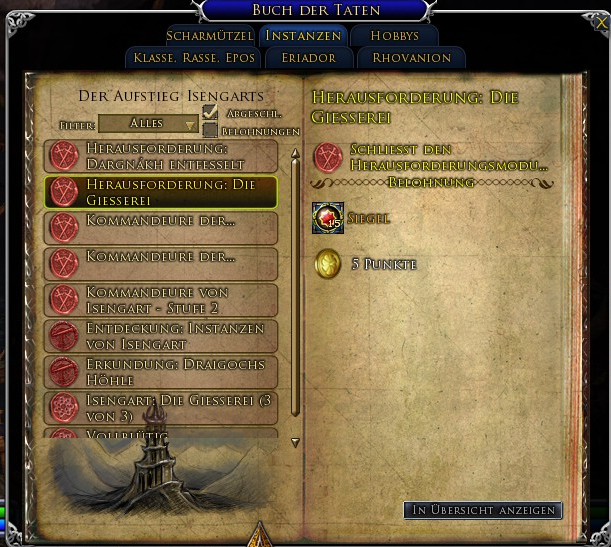This screenshot has width=611, height=547.
Task: Click the Siegel reward icon
Action: (x=328, y=217)
